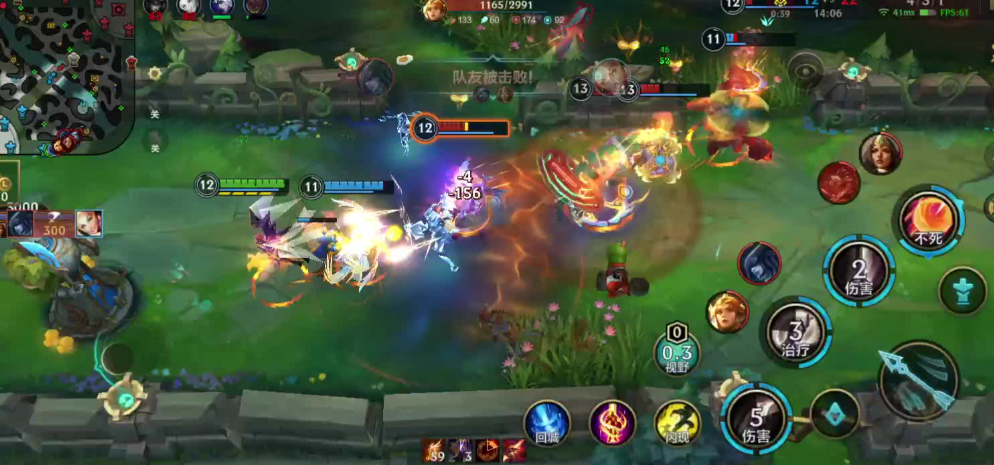Target the red creature enemy portrait
The image size is (994, 465).
pyautogui.click(x=839, y=182)
